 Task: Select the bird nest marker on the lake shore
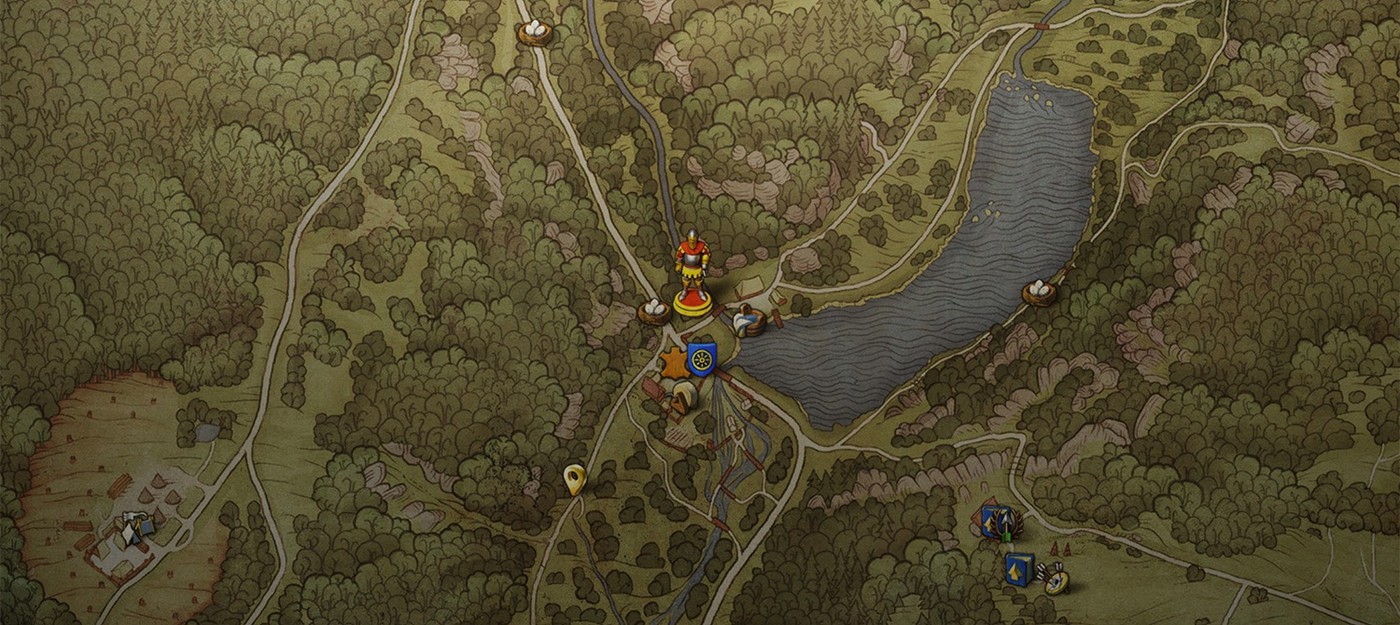(x=1039, y=293)
